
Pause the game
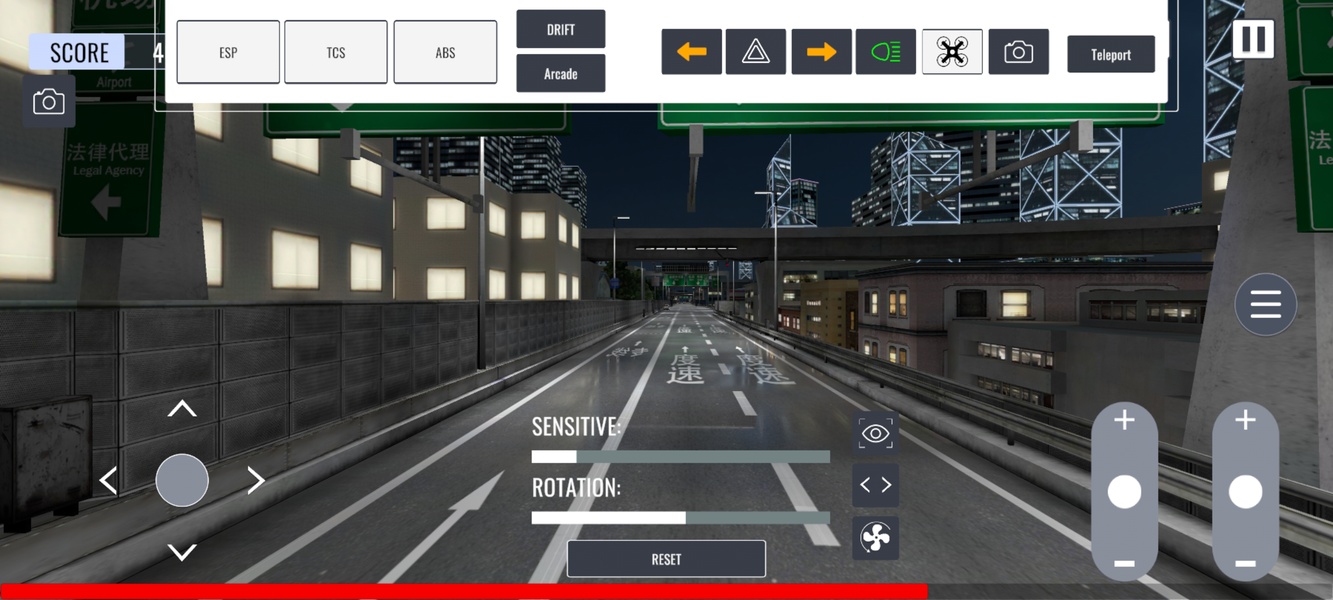1252,40
